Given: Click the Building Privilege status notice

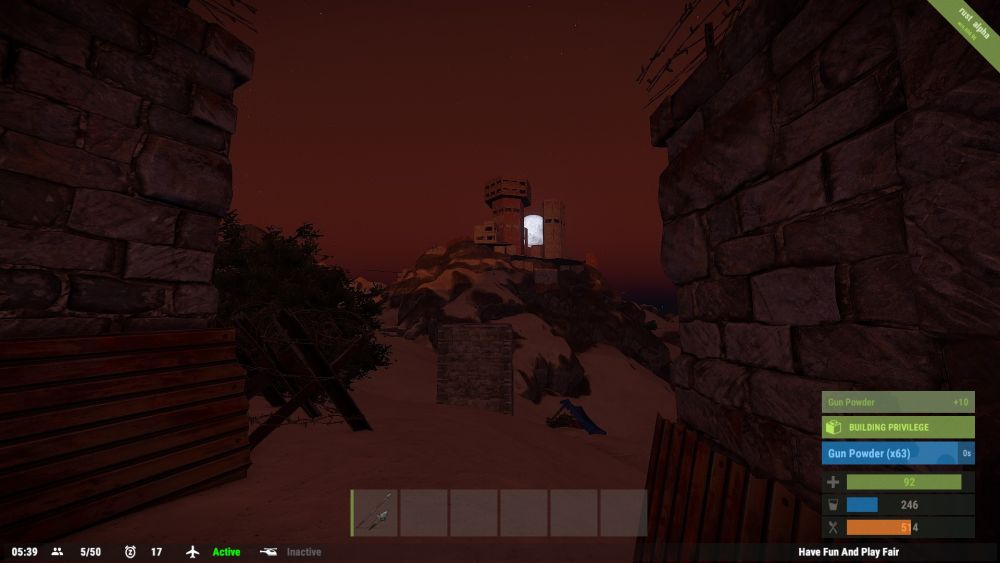Looking at the screenshot, I should (897, 427).
